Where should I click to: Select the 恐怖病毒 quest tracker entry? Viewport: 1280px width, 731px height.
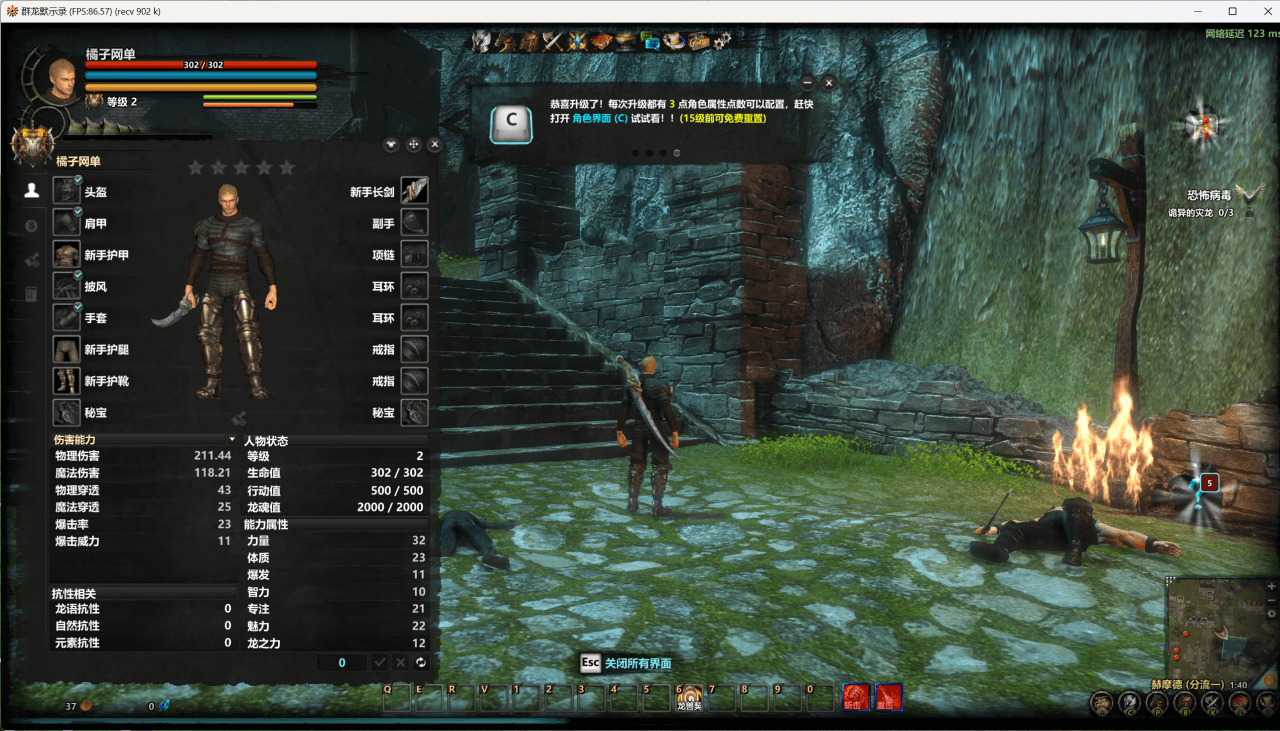pyautogui.click(x=1206, y=196)
